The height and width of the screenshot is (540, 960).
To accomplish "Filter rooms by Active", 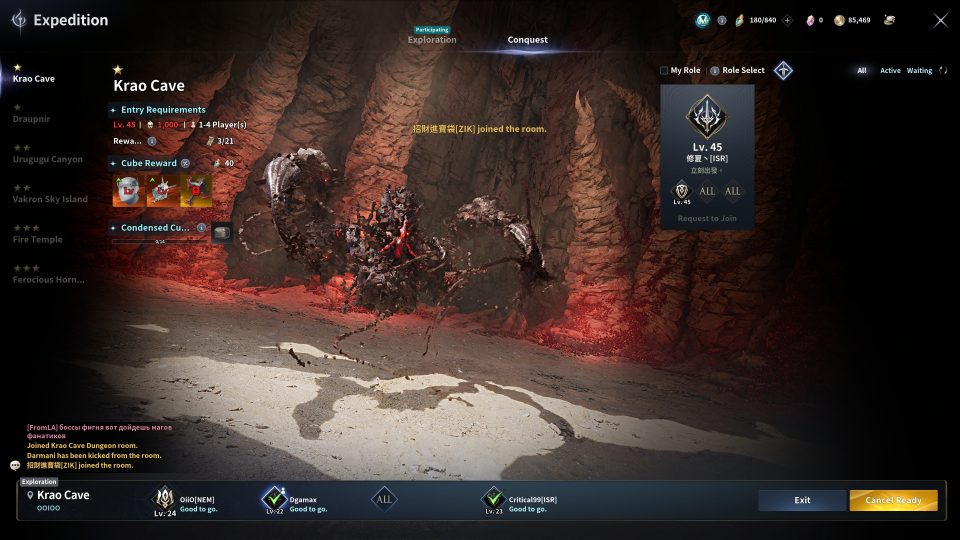I will pos(890,71).
